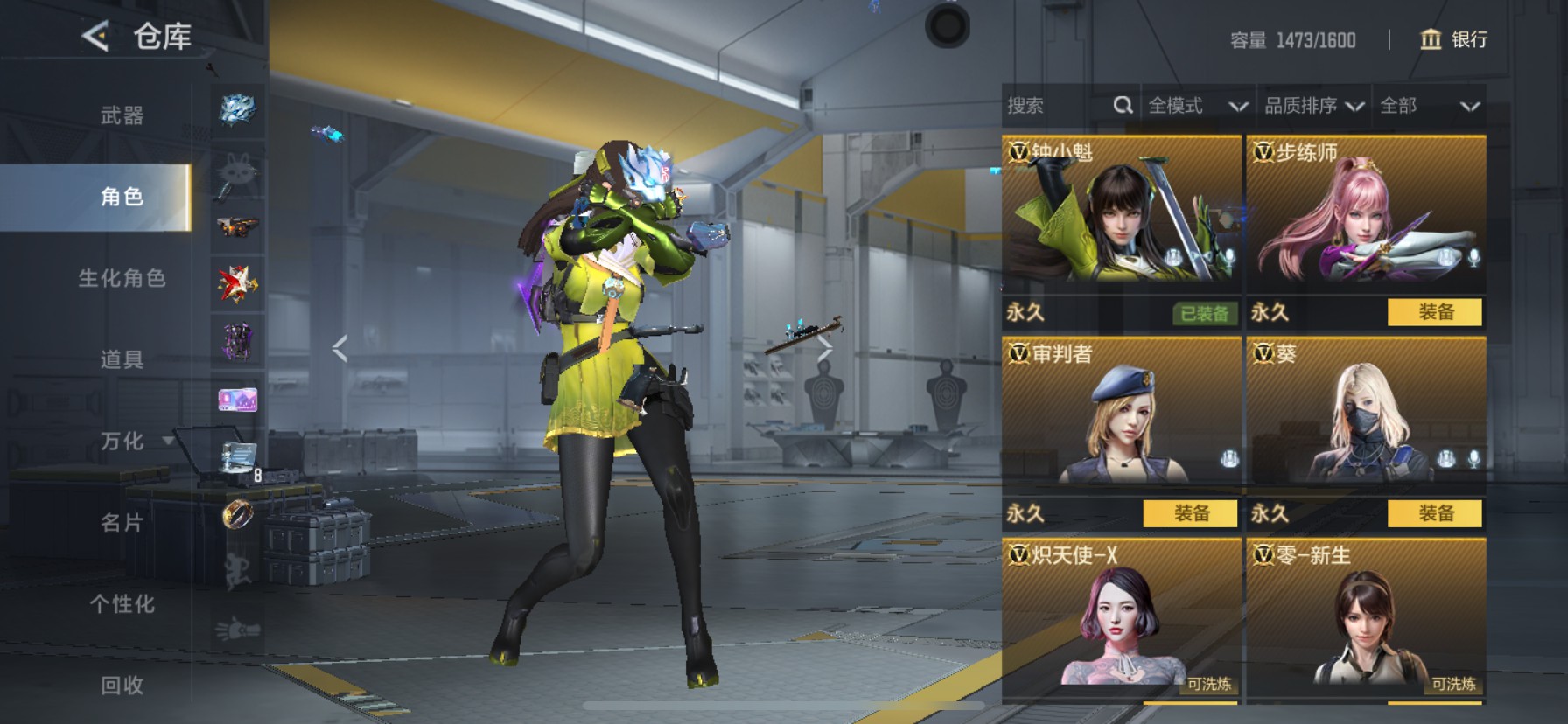Expand the 万化 category
The width and height of the screenshot is (1568, 724).
click(122, 441)
